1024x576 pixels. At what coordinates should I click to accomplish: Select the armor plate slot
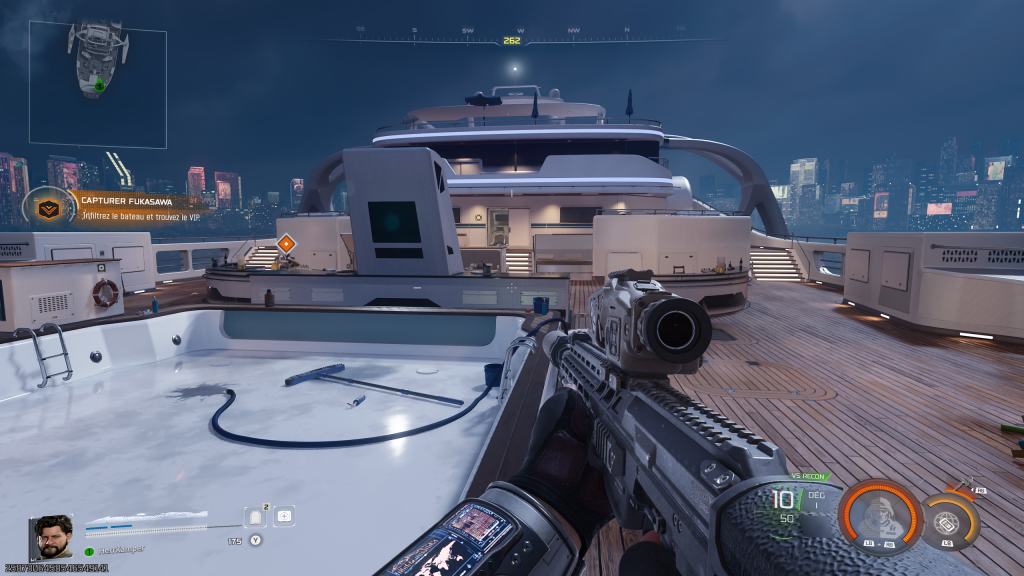tap(254, 517)
